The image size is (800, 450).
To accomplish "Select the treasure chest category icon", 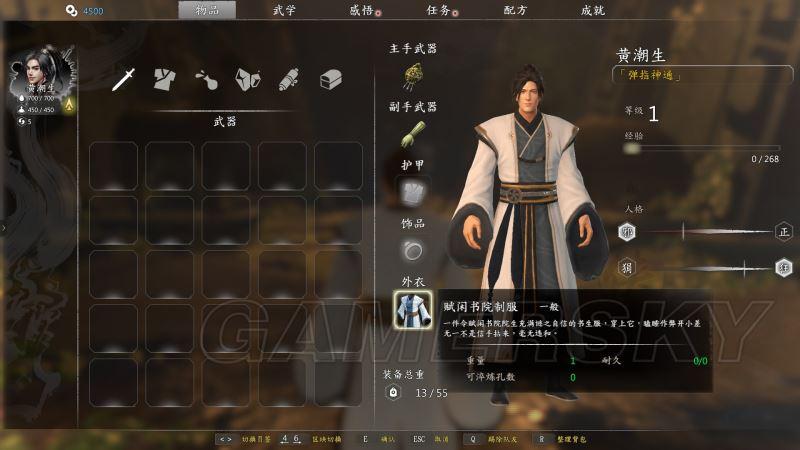I will (x=331, y=79).
